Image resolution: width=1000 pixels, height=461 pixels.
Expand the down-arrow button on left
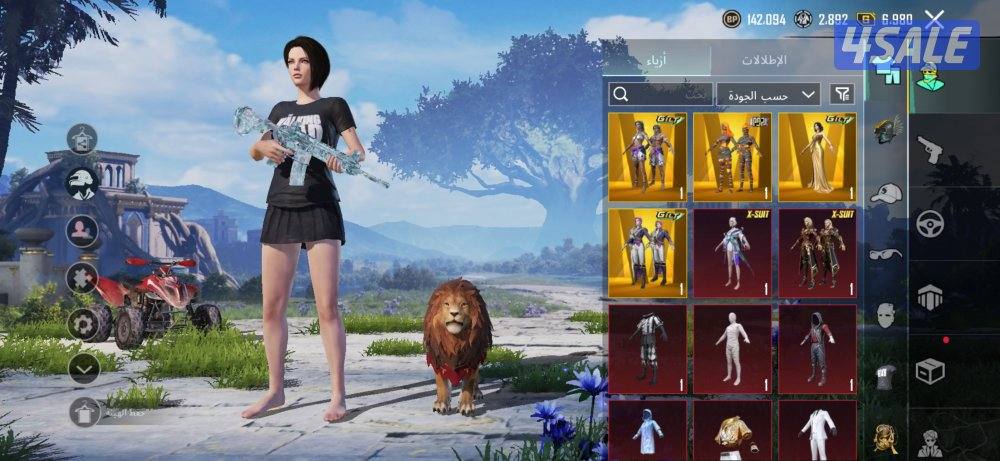pyautogui.click(x=83, y=367)
